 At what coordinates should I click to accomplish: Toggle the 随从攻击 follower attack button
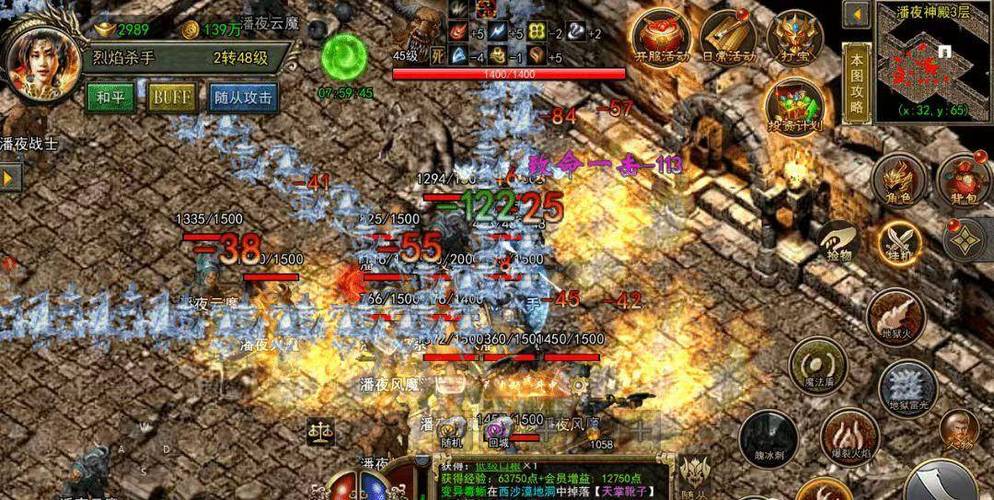coord(244,98)
